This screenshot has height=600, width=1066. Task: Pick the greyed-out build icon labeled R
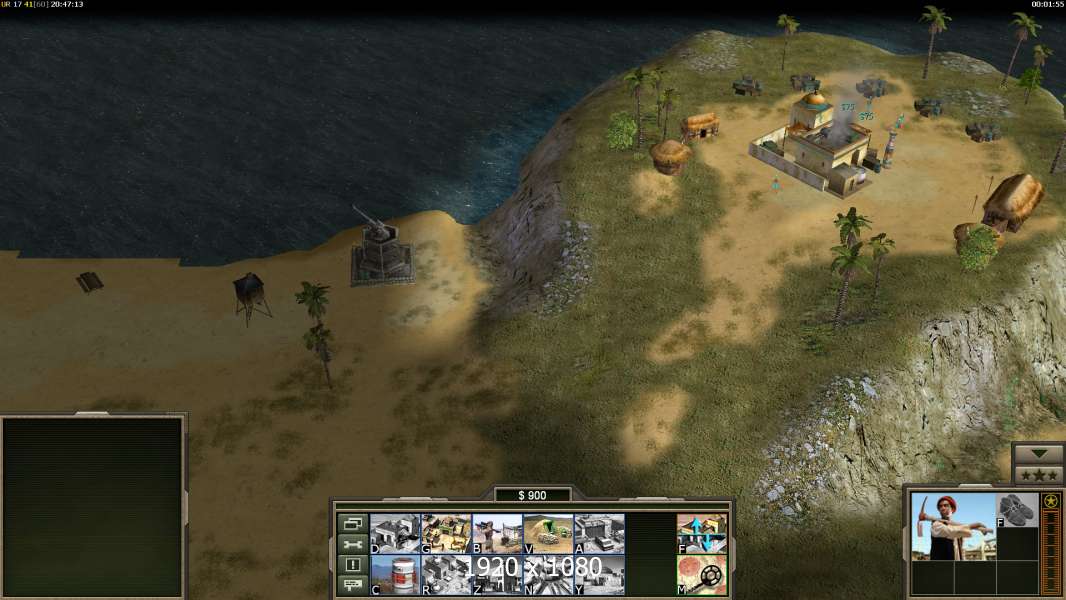(x=446, y=575)
